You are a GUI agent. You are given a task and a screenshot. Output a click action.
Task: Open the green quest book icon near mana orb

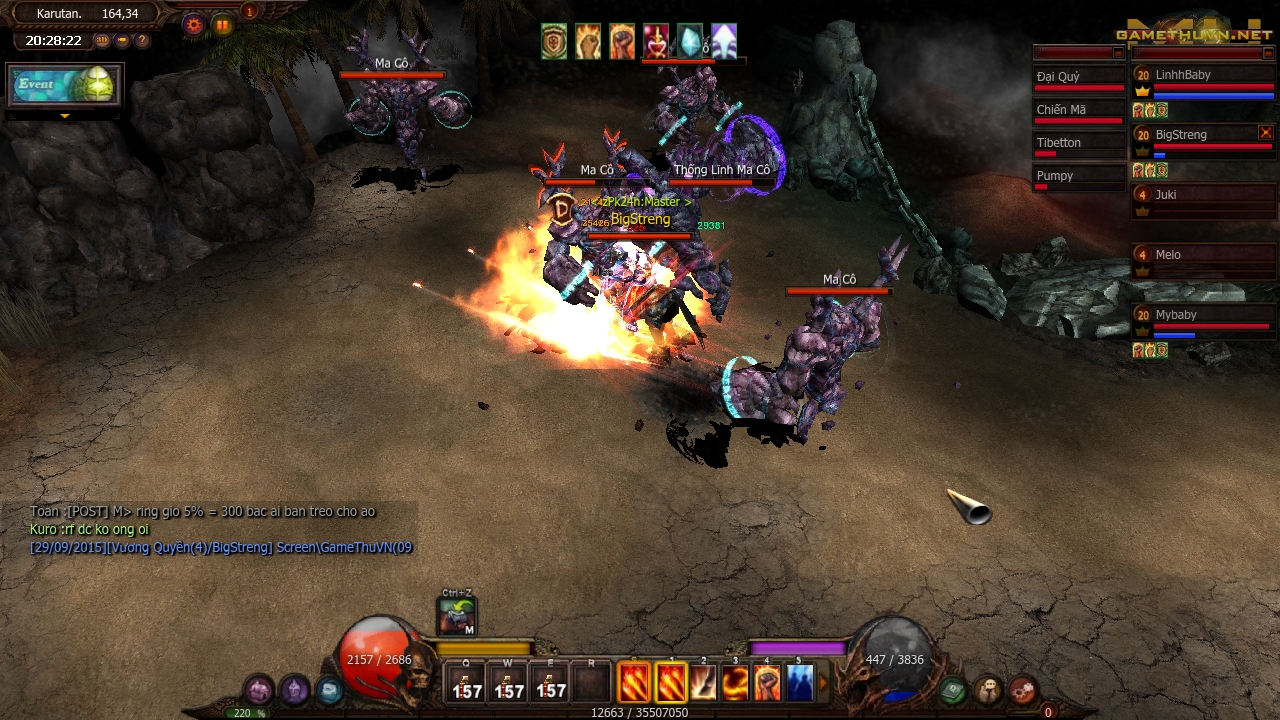pos(952,689)
